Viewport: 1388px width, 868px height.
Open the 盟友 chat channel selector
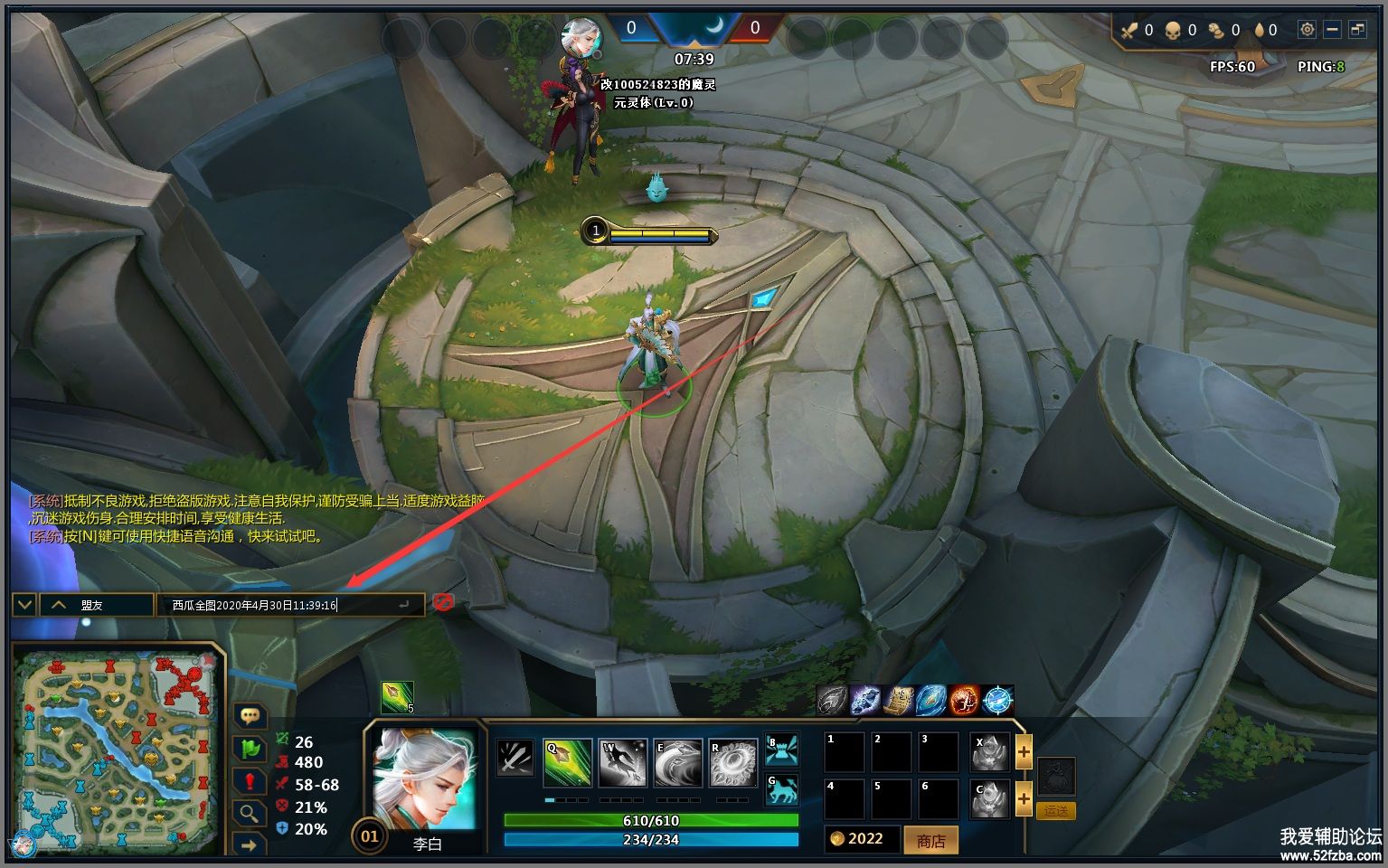(x=96, y=605)
